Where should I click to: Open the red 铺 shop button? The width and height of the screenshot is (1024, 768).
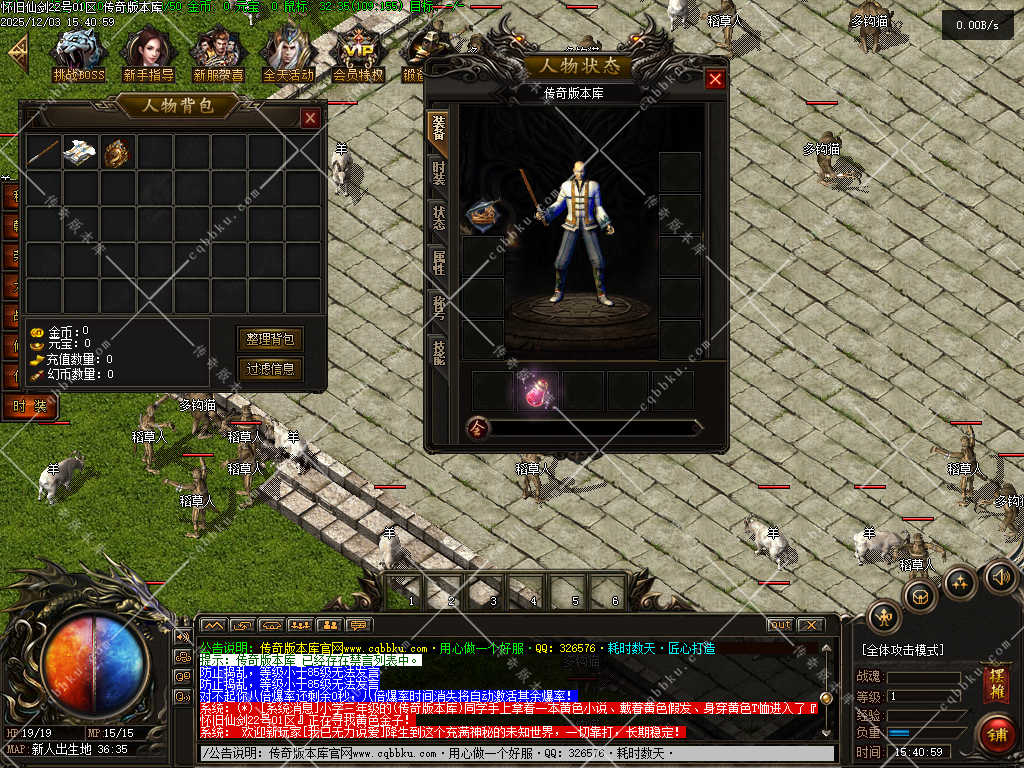pyautogui.click(x=996, y=733)
